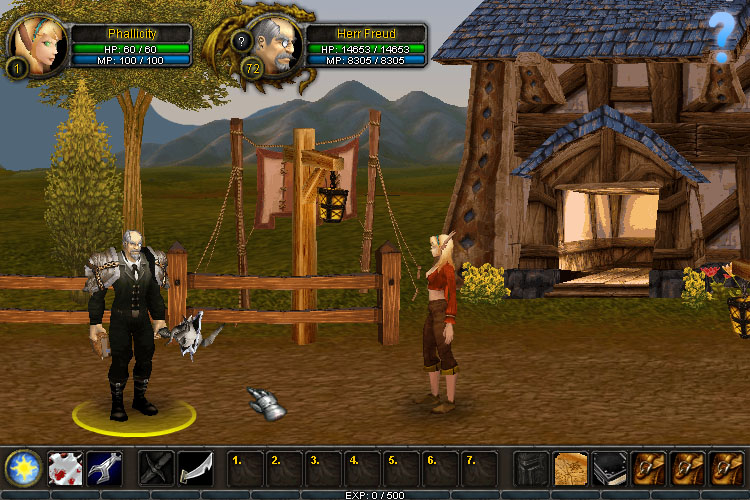Choose the crossed dark swords slot
Screen dimensions: 750x500
coord(157,467)
